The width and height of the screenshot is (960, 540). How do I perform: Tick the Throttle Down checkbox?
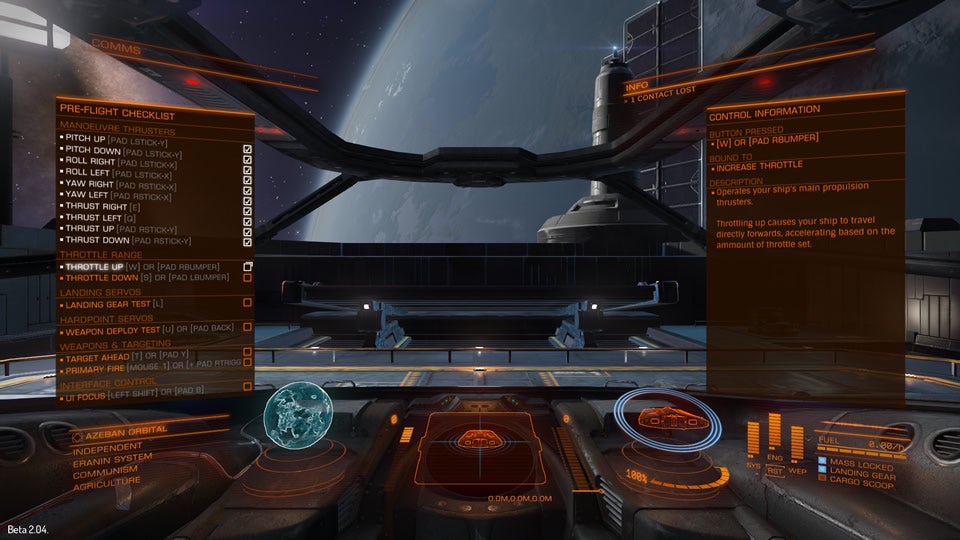point(247,278)
